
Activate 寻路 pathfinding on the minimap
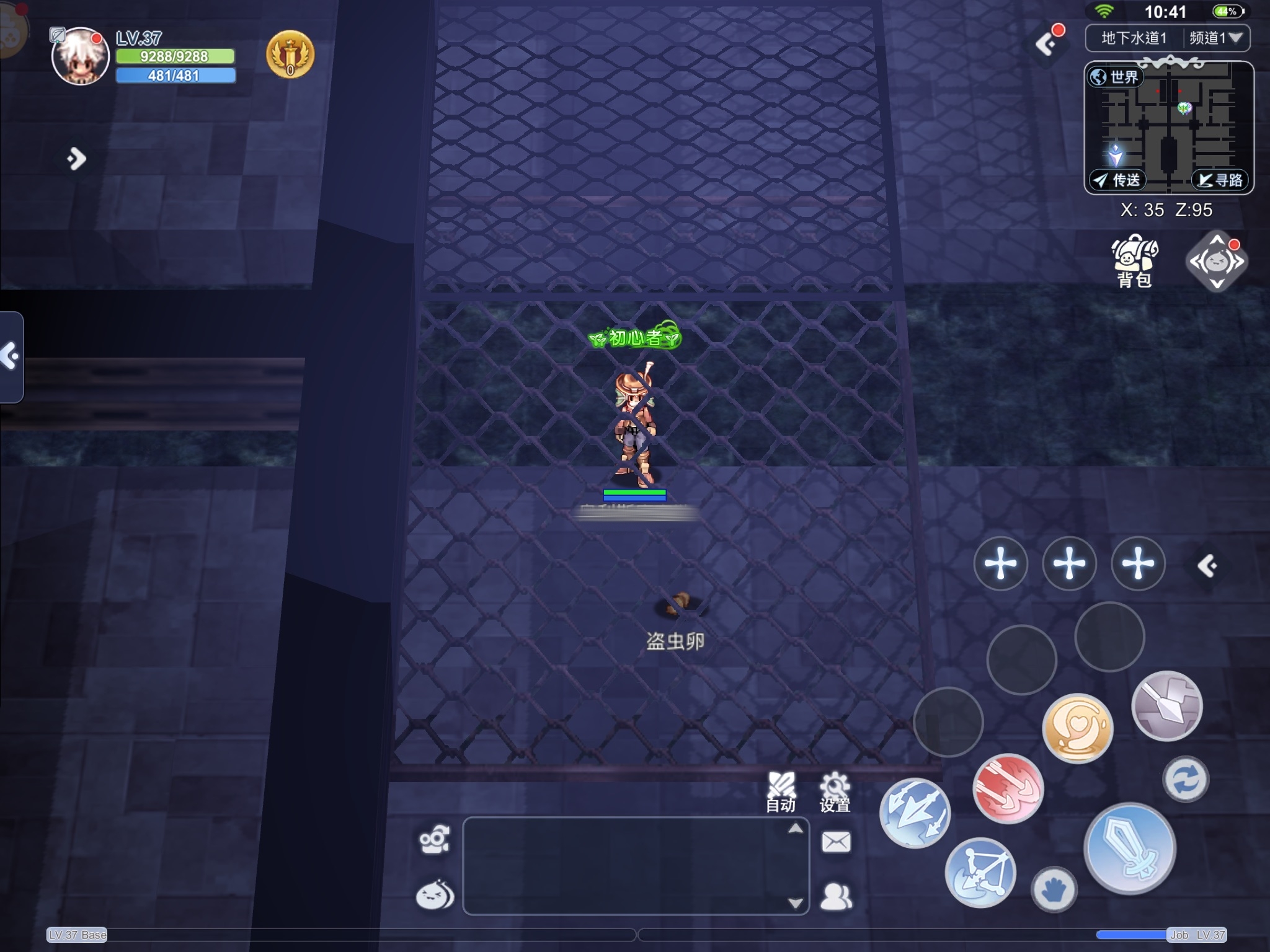(1220, 180)
